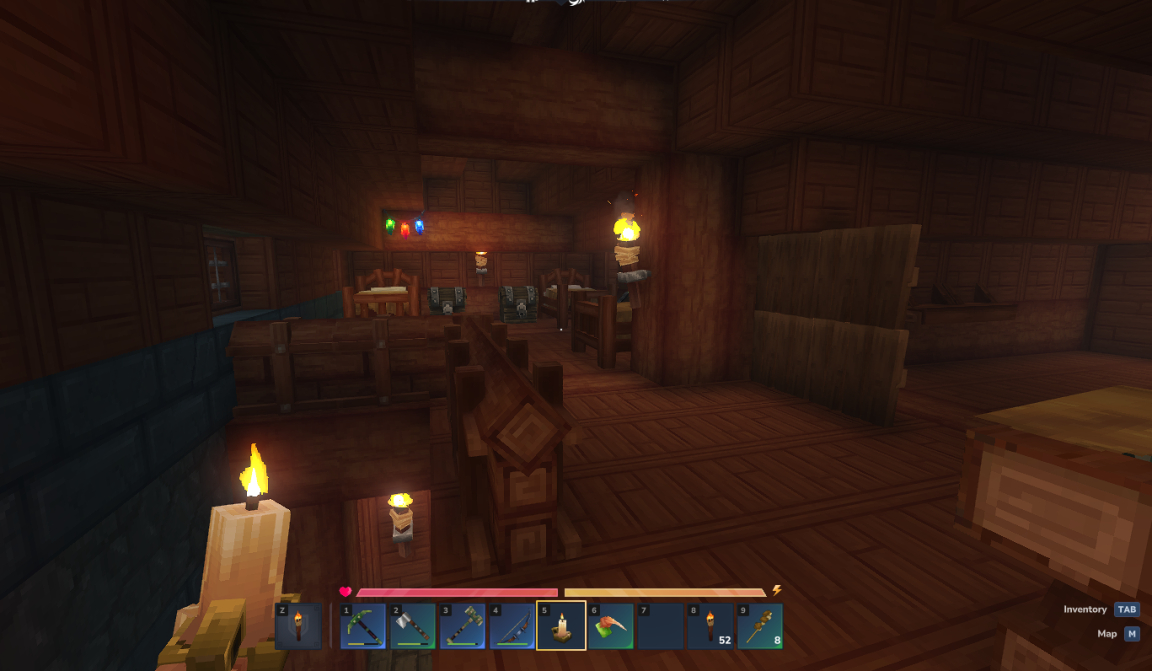Select the food skewer stack of 8
Viewport: 1152px width, 671px height.
760,626
